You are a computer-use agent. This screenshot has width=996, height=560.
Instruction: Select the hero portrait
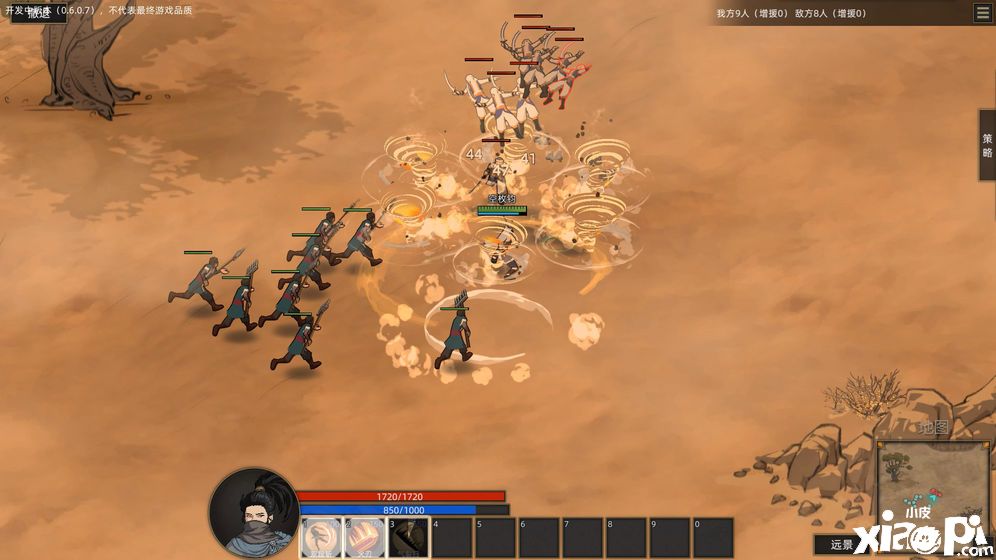pyautogui.click(x=254, y=512)
